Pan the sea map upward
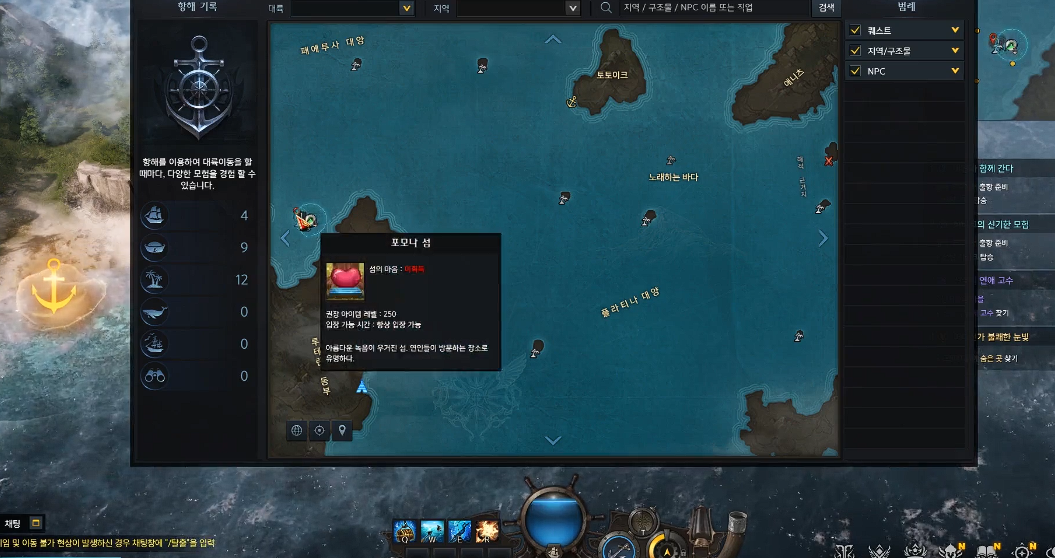1055x558 pixels. tap(553, 40)
